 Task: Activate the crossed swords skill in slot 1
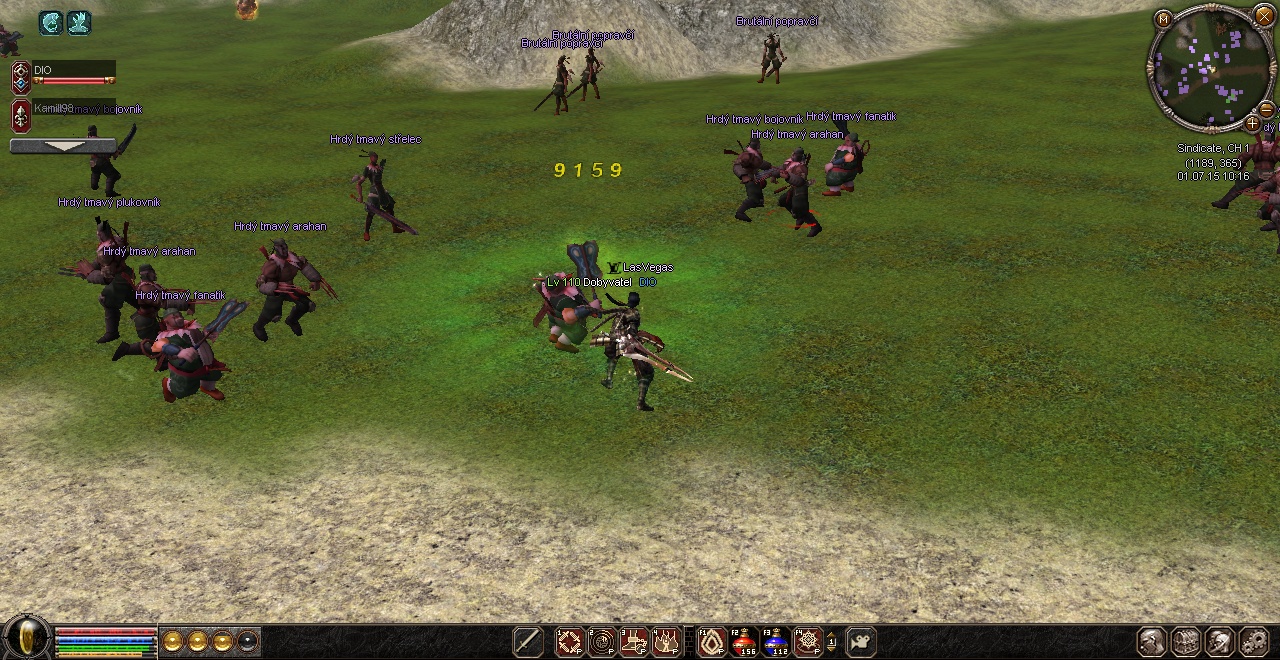[570, 641]
